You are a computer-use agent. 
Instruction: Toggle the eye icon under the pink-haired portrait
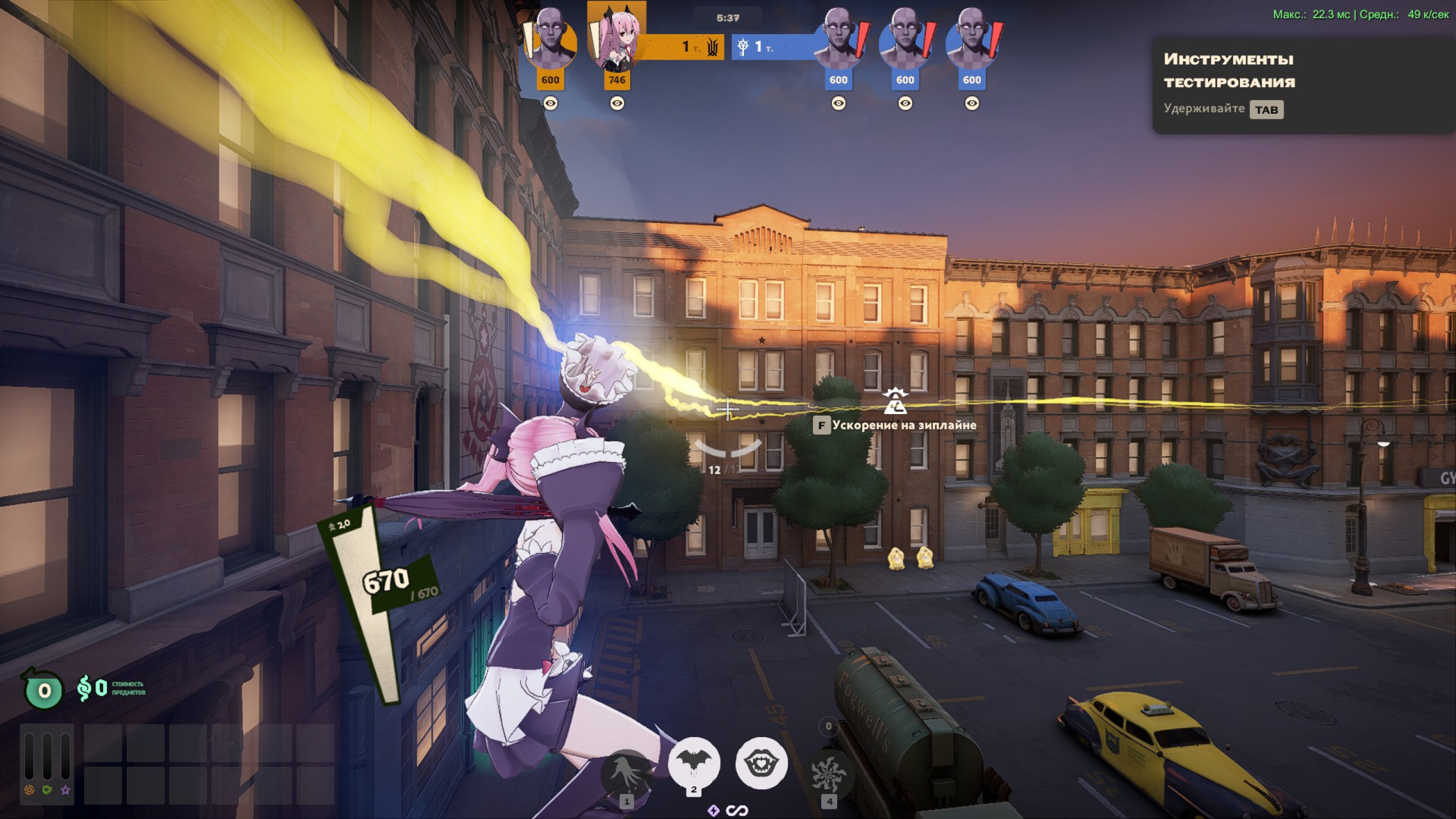point(617,104)
